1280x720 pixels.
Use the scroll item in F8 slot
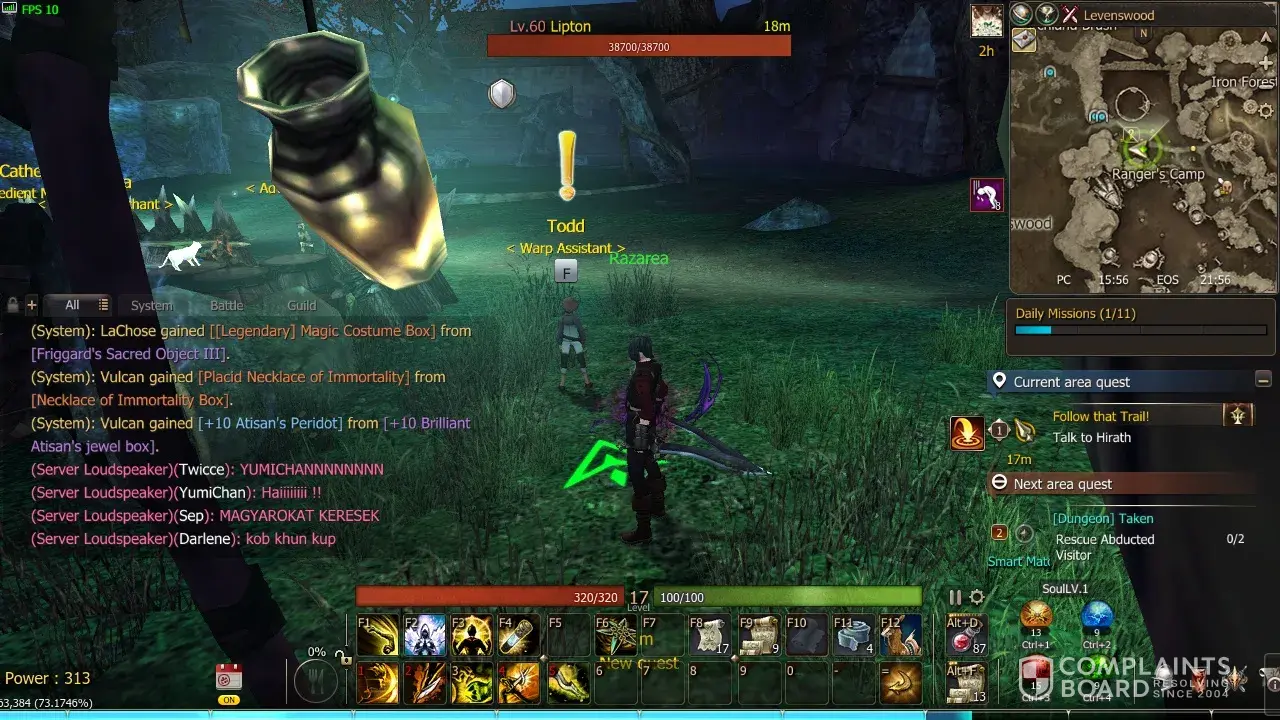click(x=709, y=636)
